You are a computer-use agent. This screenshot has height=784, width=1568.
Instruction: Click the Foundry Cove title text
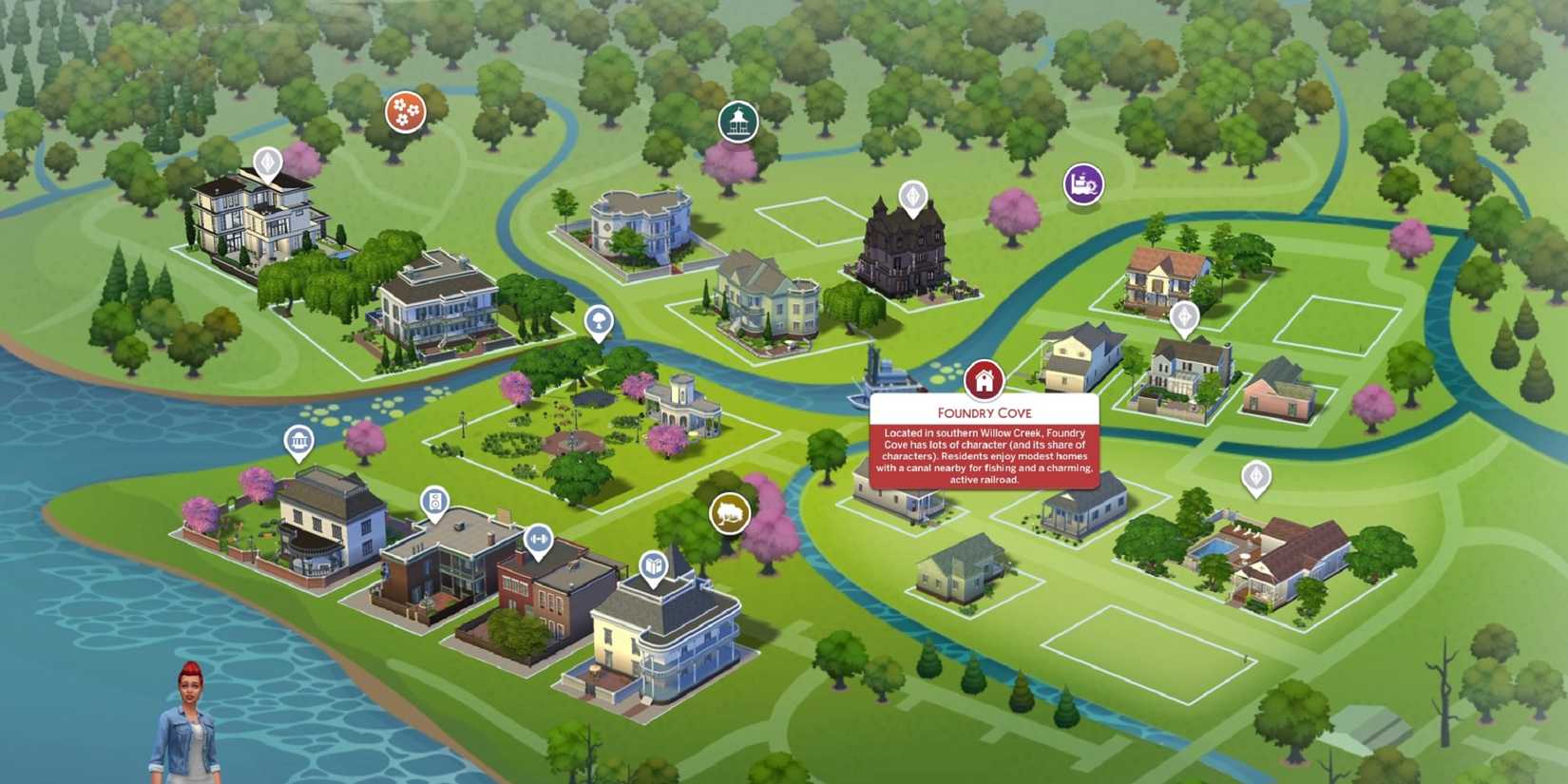click(x=985, y=412)
